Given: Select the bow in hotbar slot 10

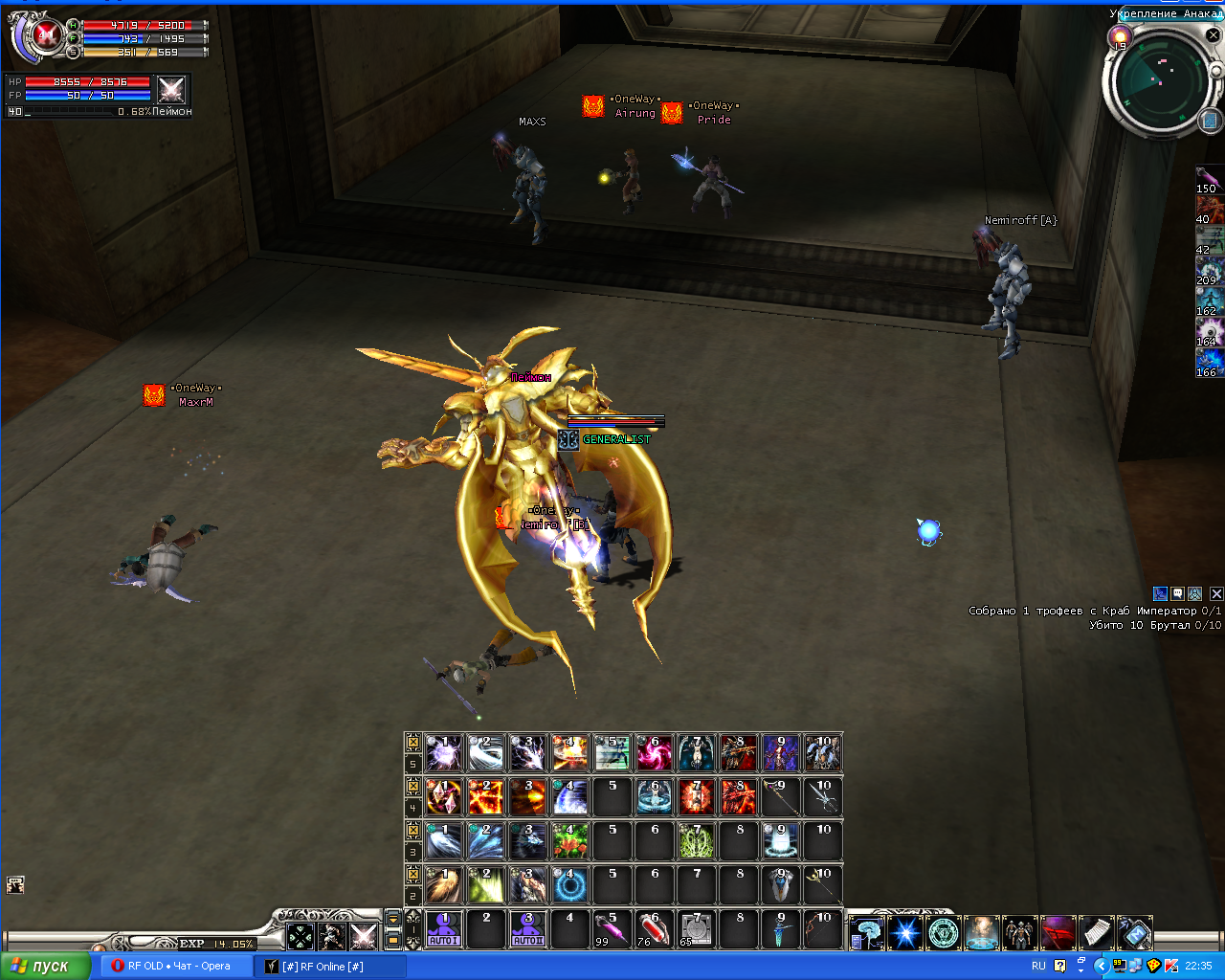Looking at the screenshot, I should click(x=823, y=929).
